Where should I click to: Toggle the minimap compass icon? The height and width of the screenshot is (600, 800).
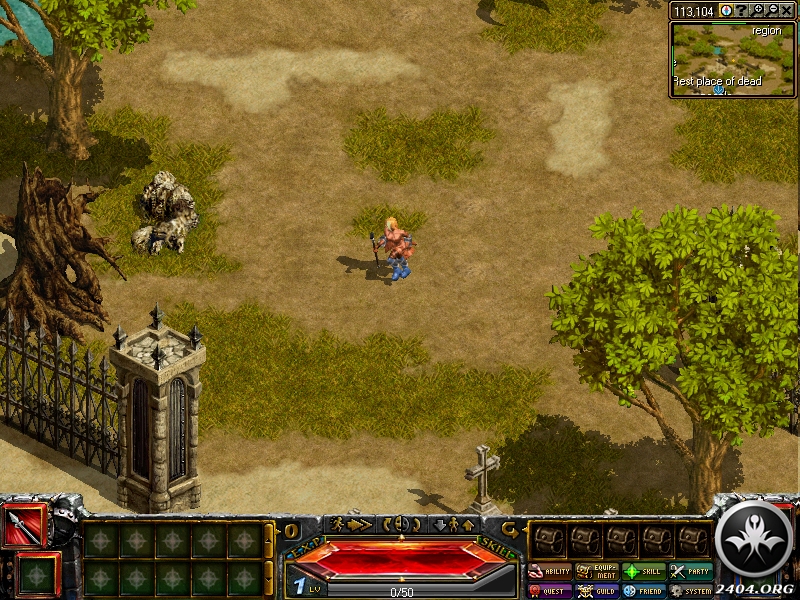(727, 10)
